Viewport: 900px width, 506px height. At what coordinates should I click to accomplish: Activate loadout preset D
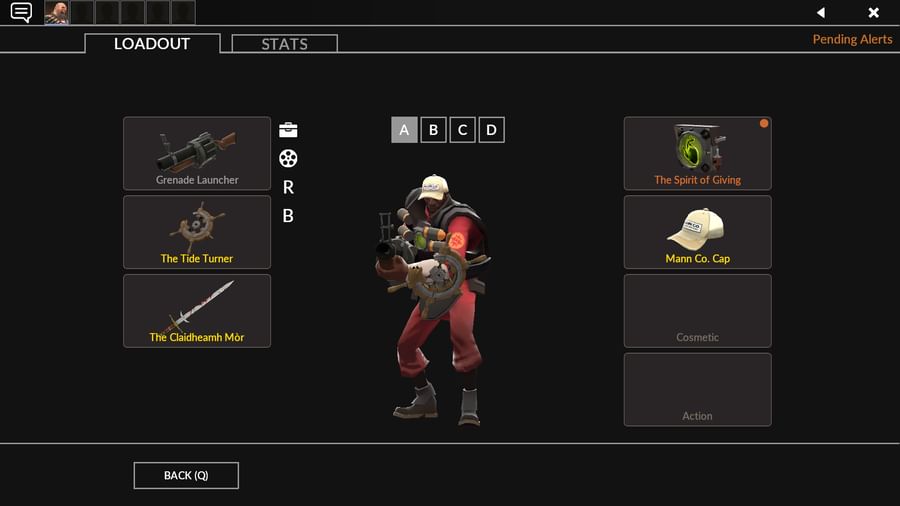(x=491, y=130)
